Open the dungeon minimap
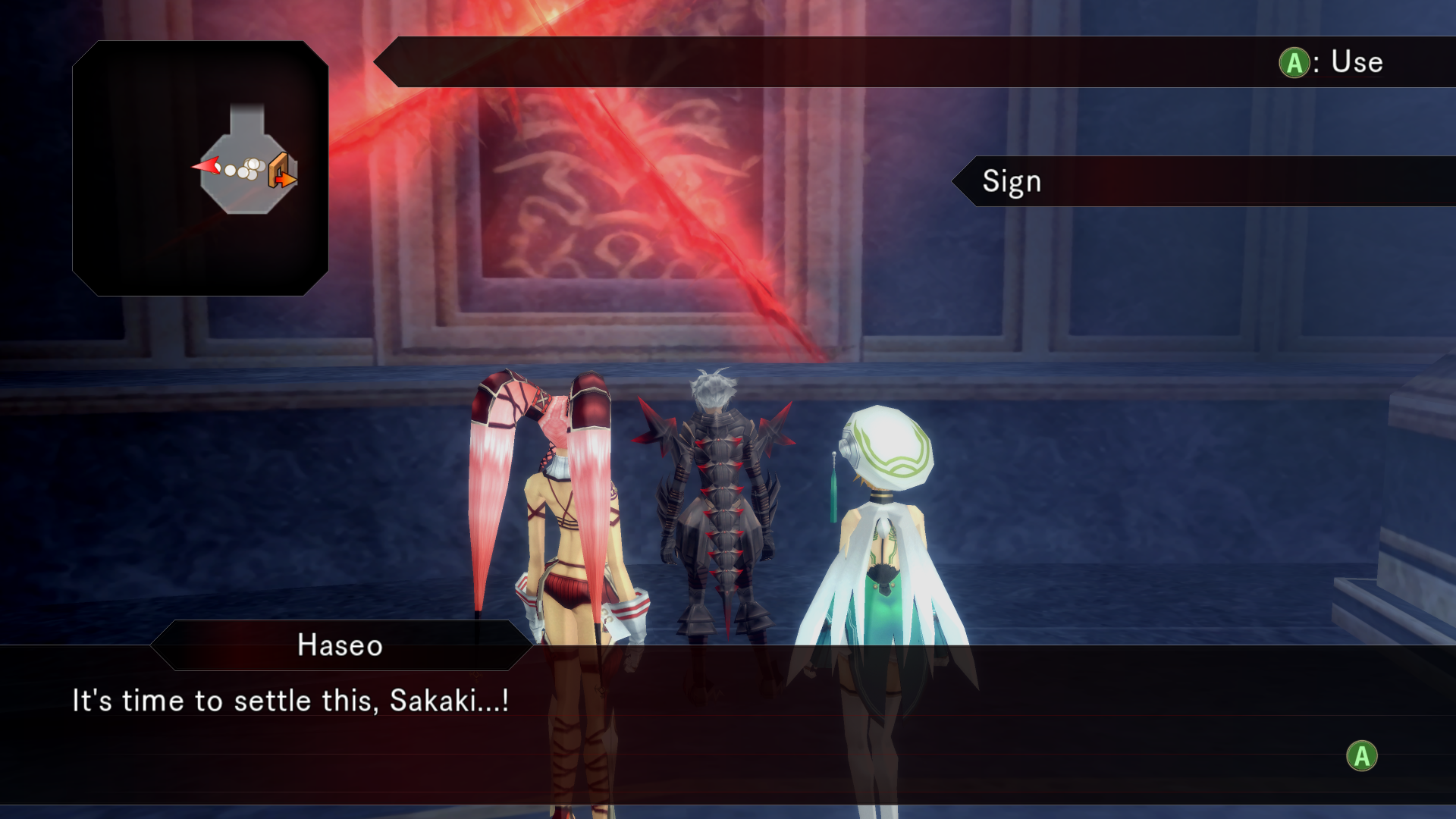This screenshot has width=1456, height=819. [200, 168]
